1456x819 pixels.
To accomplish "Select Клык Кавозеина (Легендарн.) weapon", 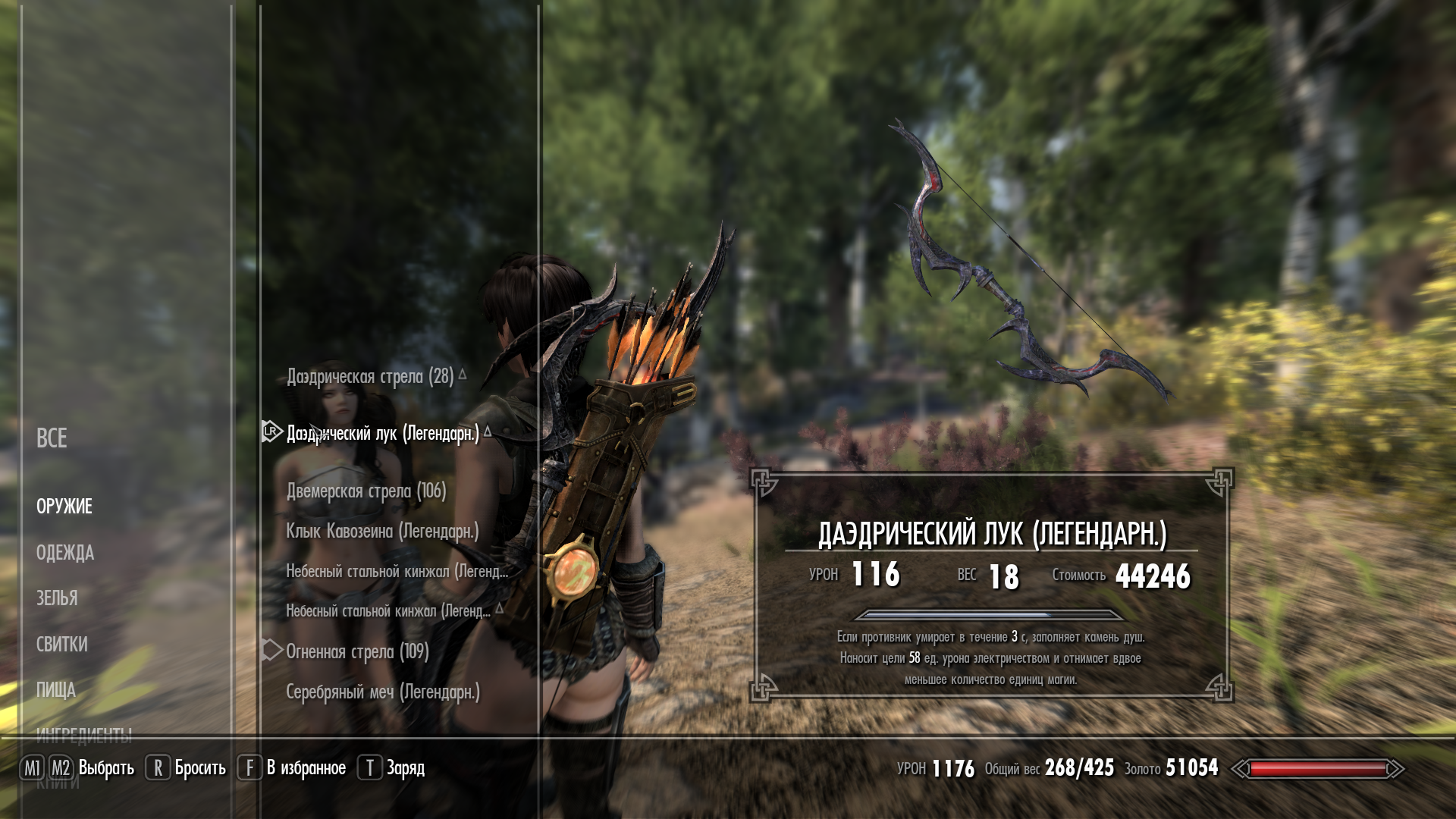I will coord(382,532).
